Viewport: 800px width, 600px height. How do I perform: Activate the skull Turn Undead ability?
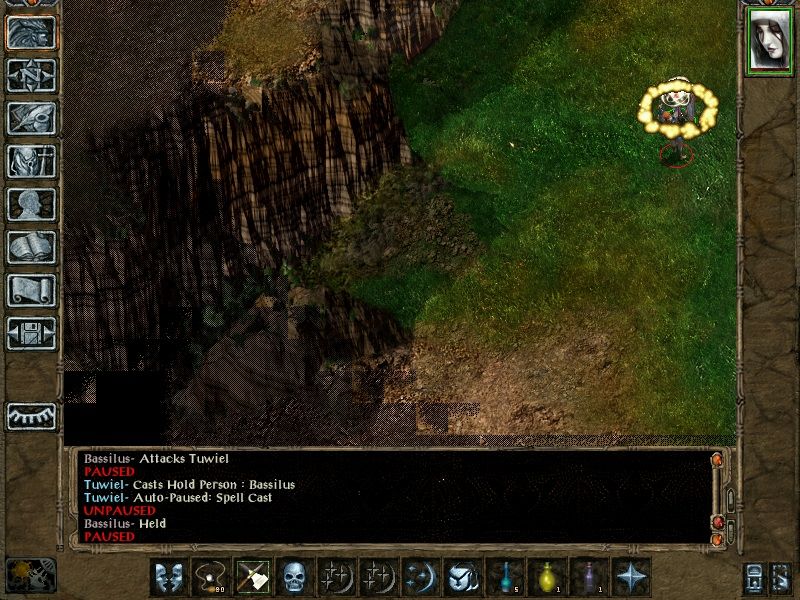[x=295, y=577]
